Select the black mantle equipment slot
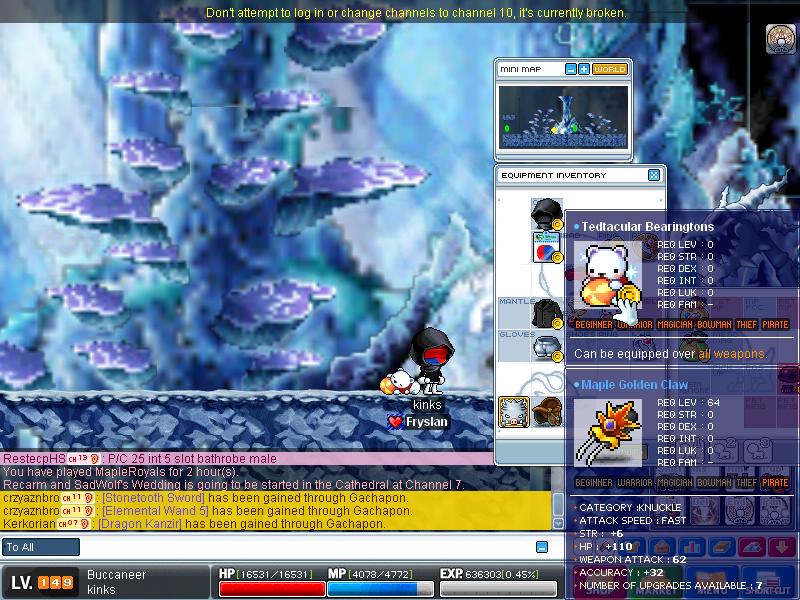 point(546,314)
